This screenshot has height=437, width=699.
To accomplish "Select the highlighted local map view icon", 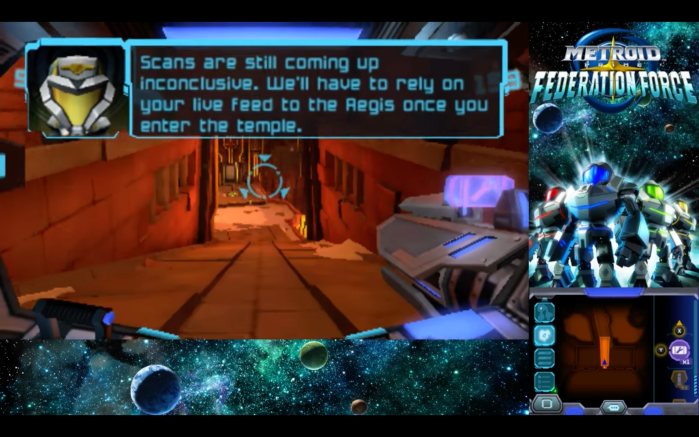I will 544,334.
